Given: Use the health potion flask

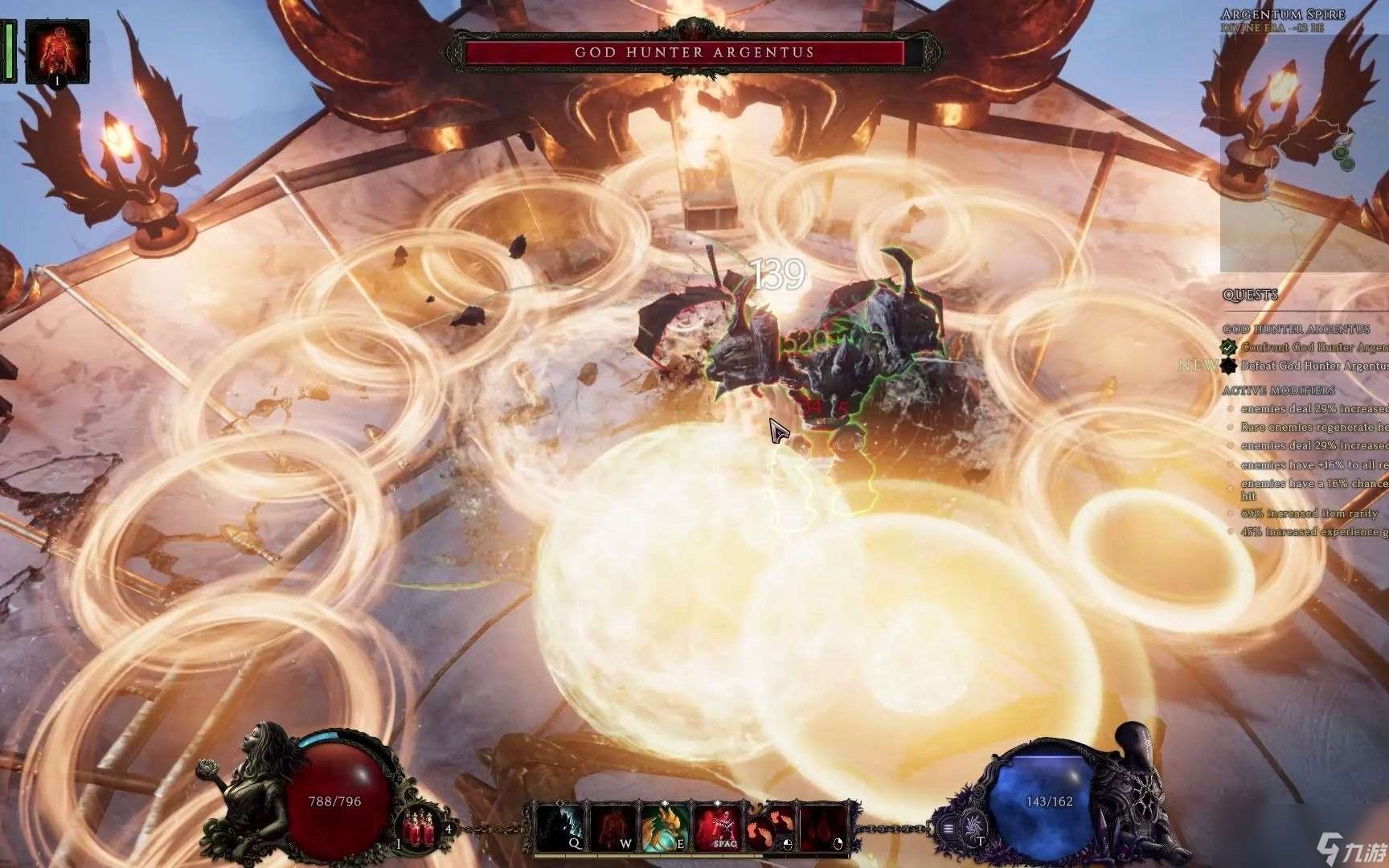Looking at the screenshot, I should tap(417, 828).
